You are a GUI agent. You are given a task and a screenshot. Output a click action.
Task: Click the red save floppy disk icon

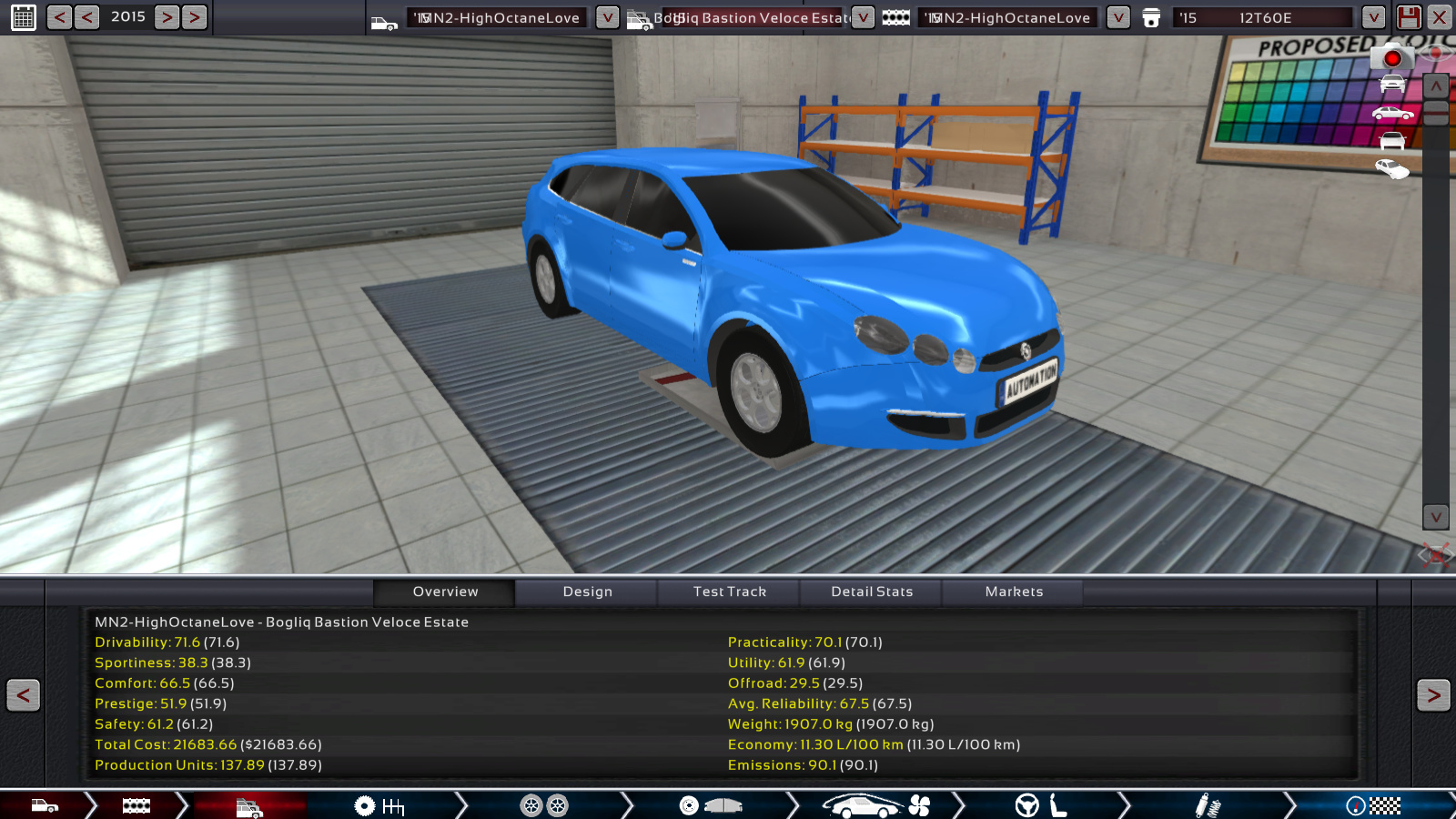coord(1409,17)
